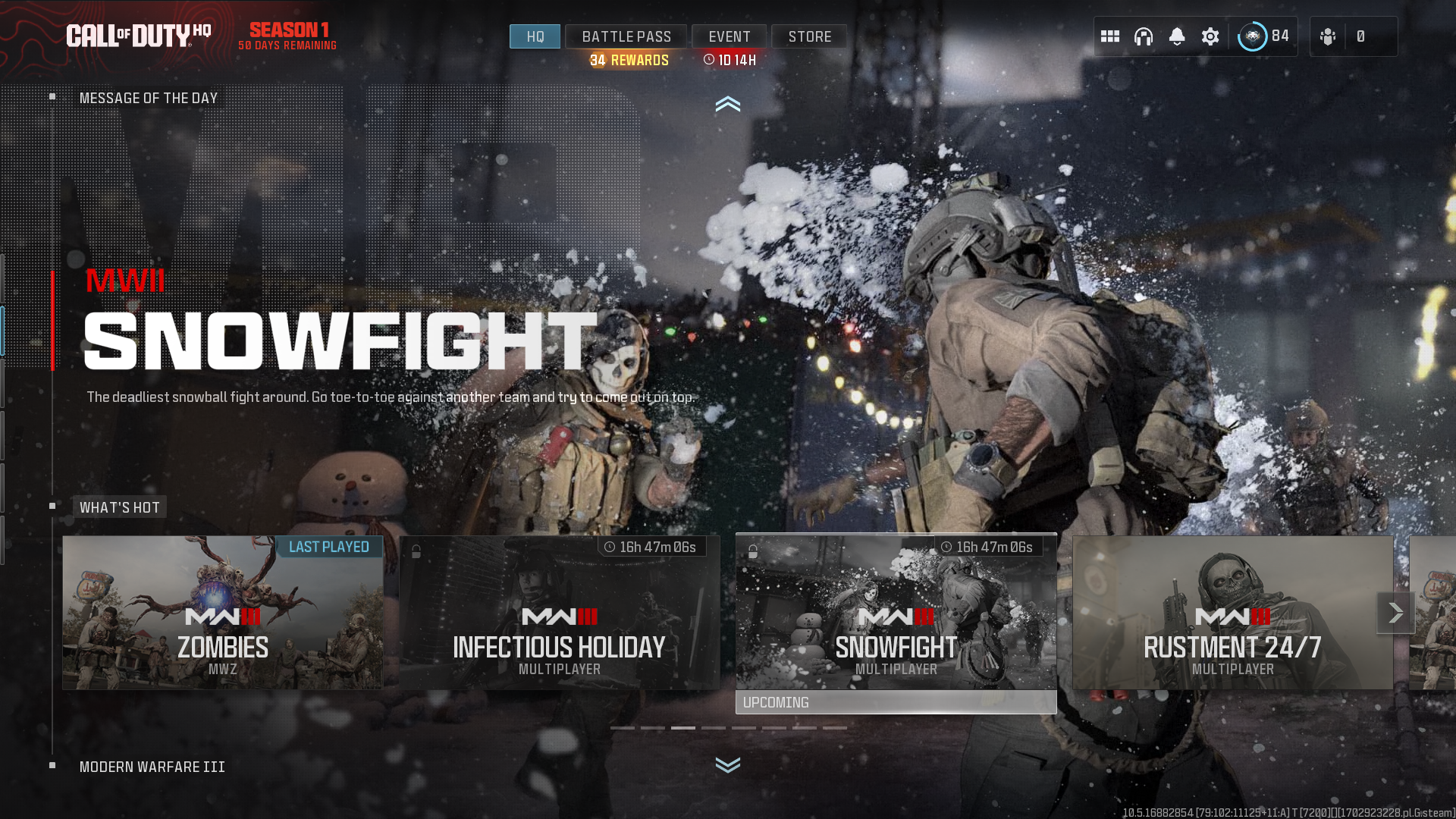This screenshot has width=1456, height=819.
Task: Select the Call of Duty HQ logo
Action: 140,34
